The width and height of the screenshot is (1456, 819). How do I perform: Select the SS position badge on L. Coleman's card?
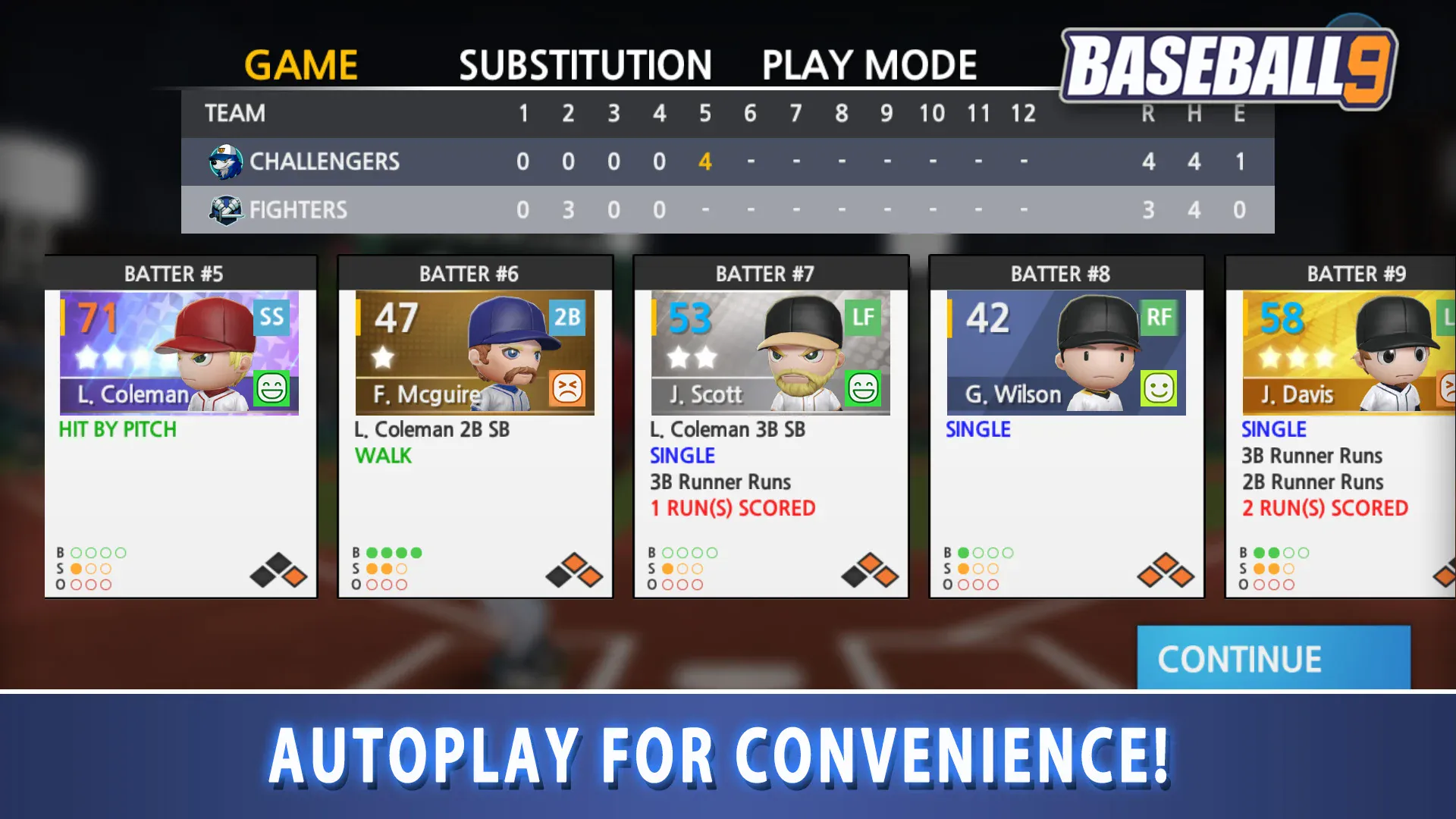[272, 317]
